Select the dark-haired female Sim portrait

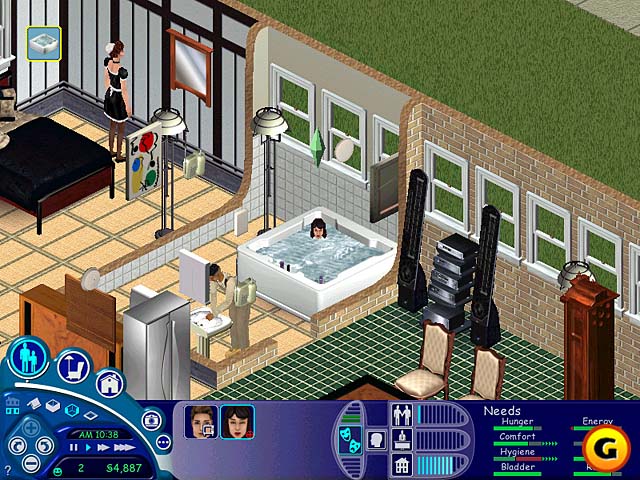[236, 423]
